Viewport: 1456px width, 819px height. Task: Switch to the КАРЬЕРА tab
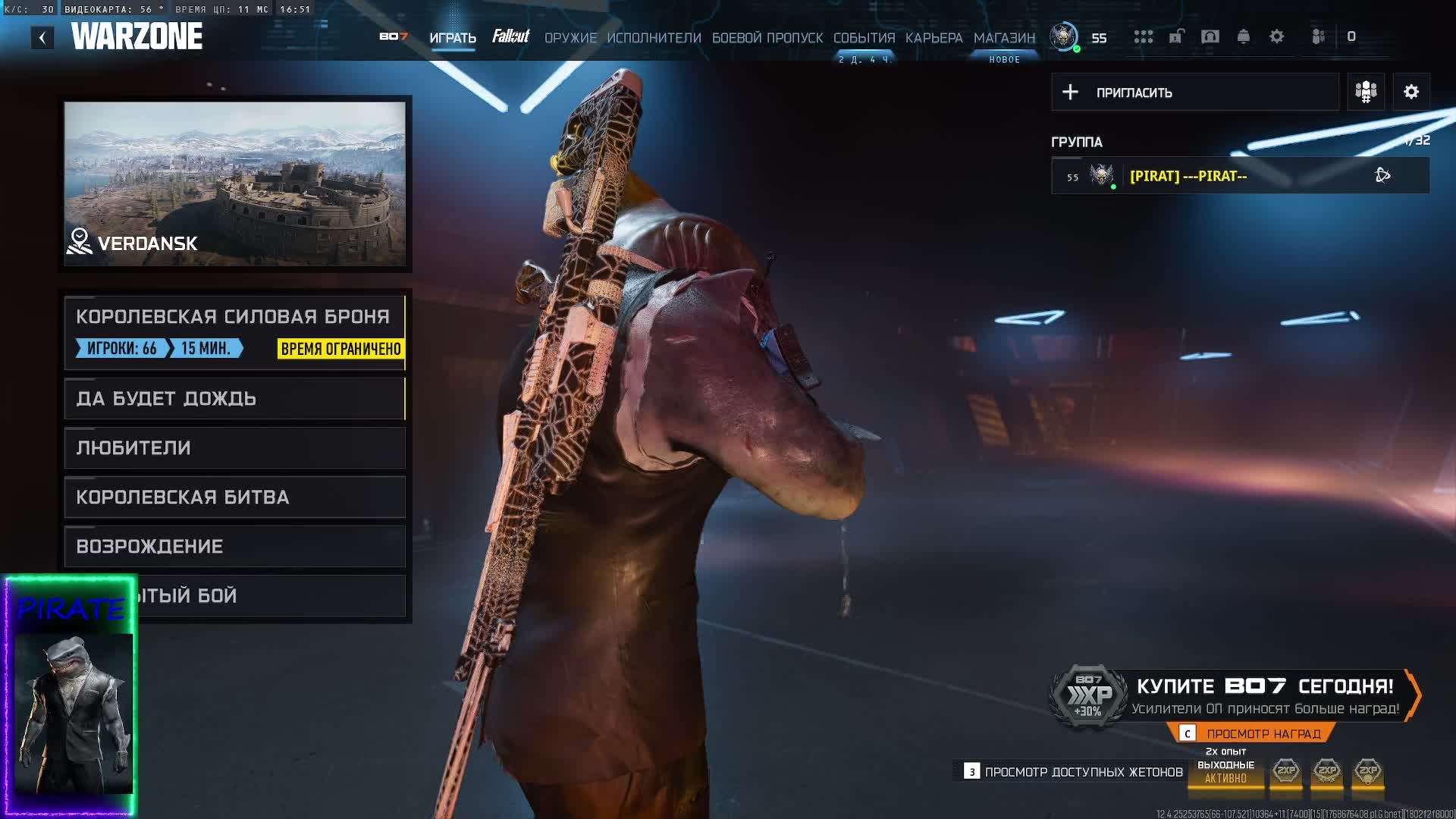(x=934, y=38)
